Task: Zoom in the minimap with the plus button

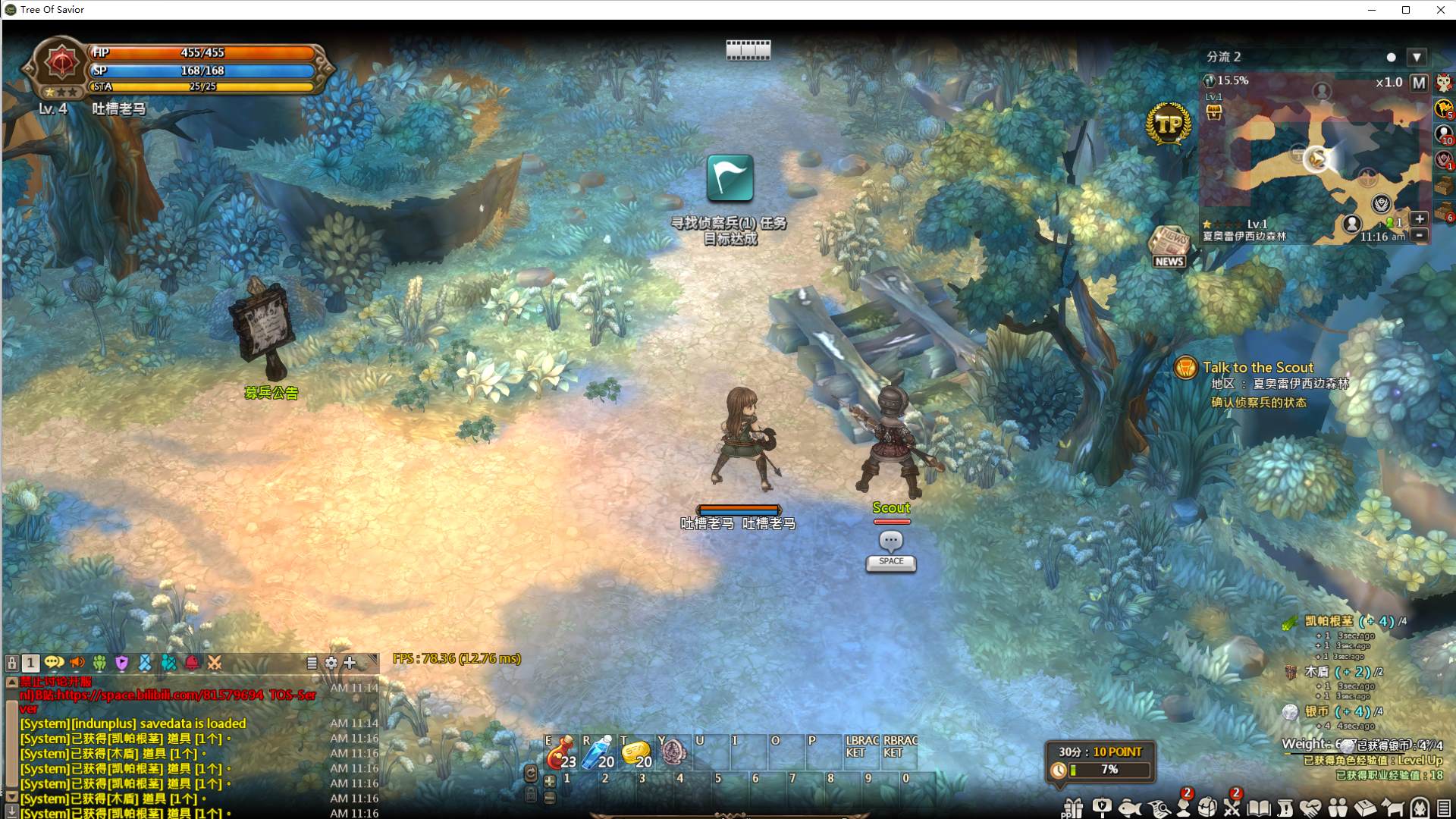Action: 1420,218
